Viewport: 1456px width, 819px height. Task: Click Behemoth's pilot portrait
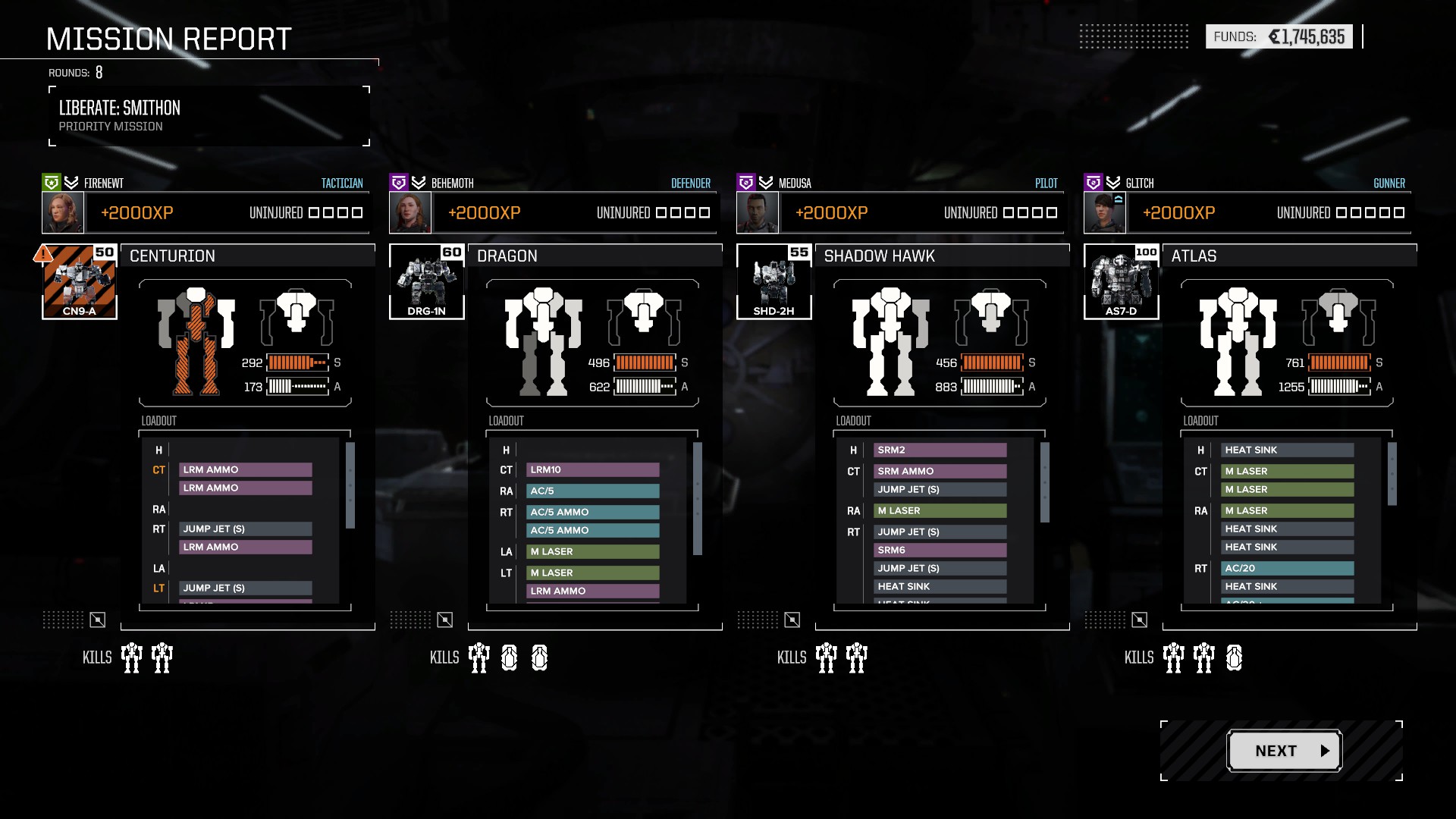(x=410, y=212)
